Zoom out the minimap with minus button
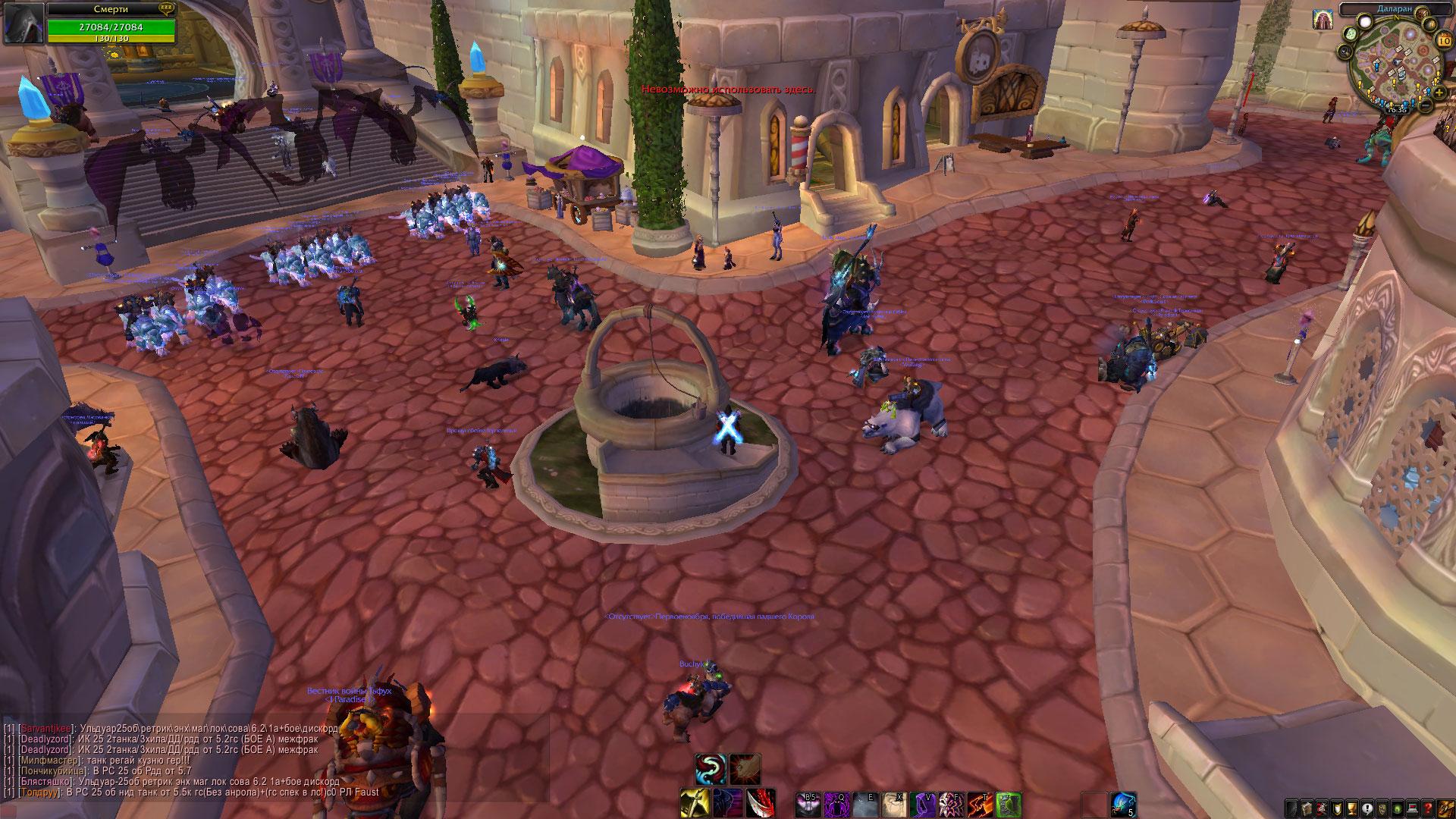The image size is (1456, 819). pyautogui.click(x=1427, y=105)
